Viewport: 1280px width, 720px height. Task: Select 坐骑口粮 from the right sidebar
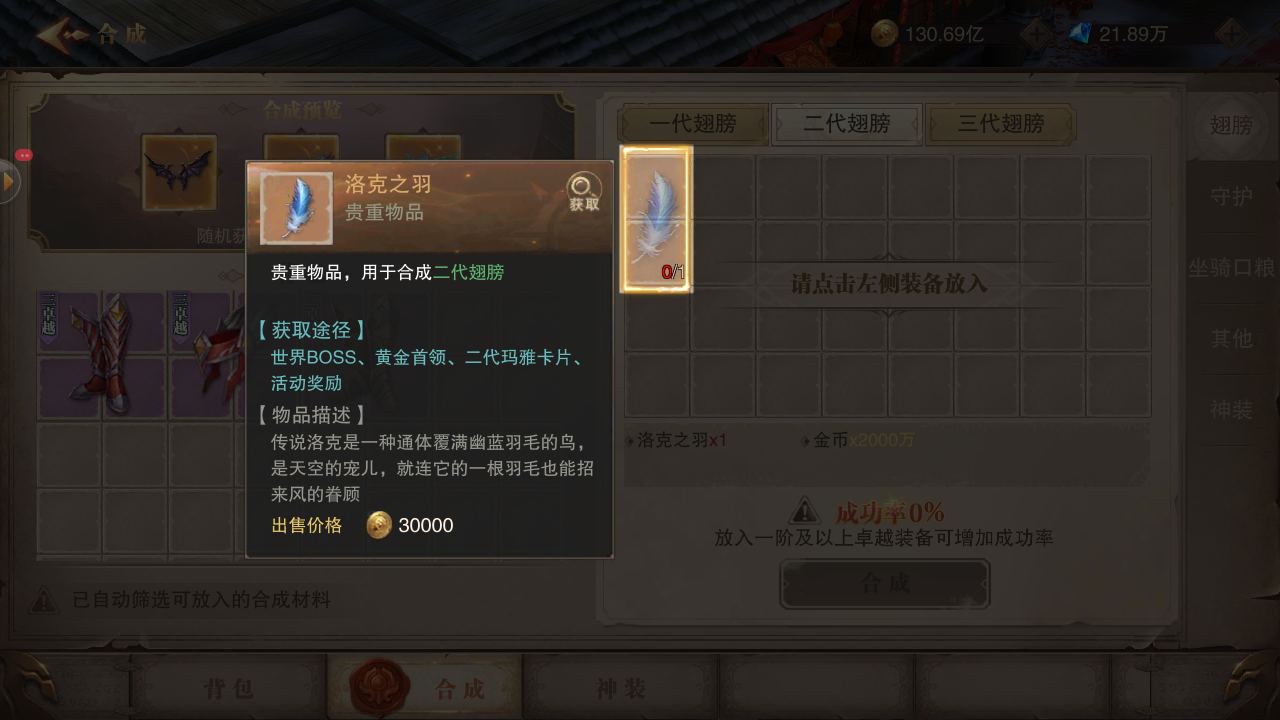(x=1232, y=268)
